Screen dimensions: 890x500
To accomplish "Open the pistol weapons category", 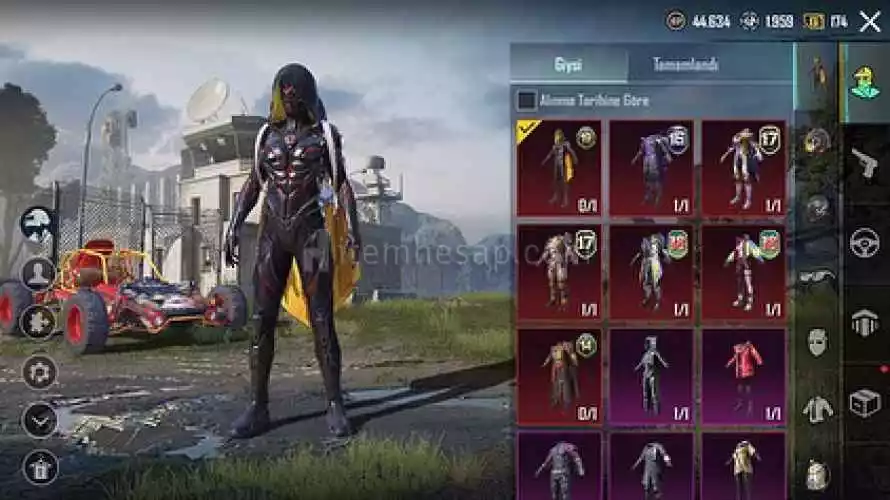I will coord(865,162).
